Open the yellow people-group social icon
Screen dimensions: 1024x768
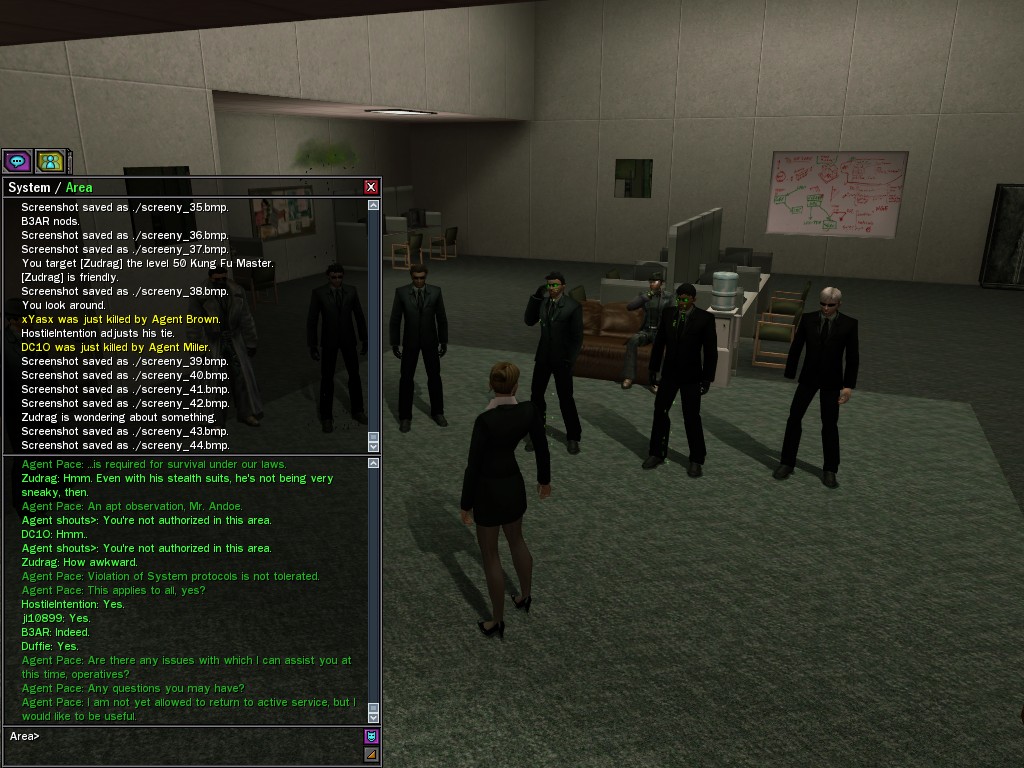coord(50,160)
